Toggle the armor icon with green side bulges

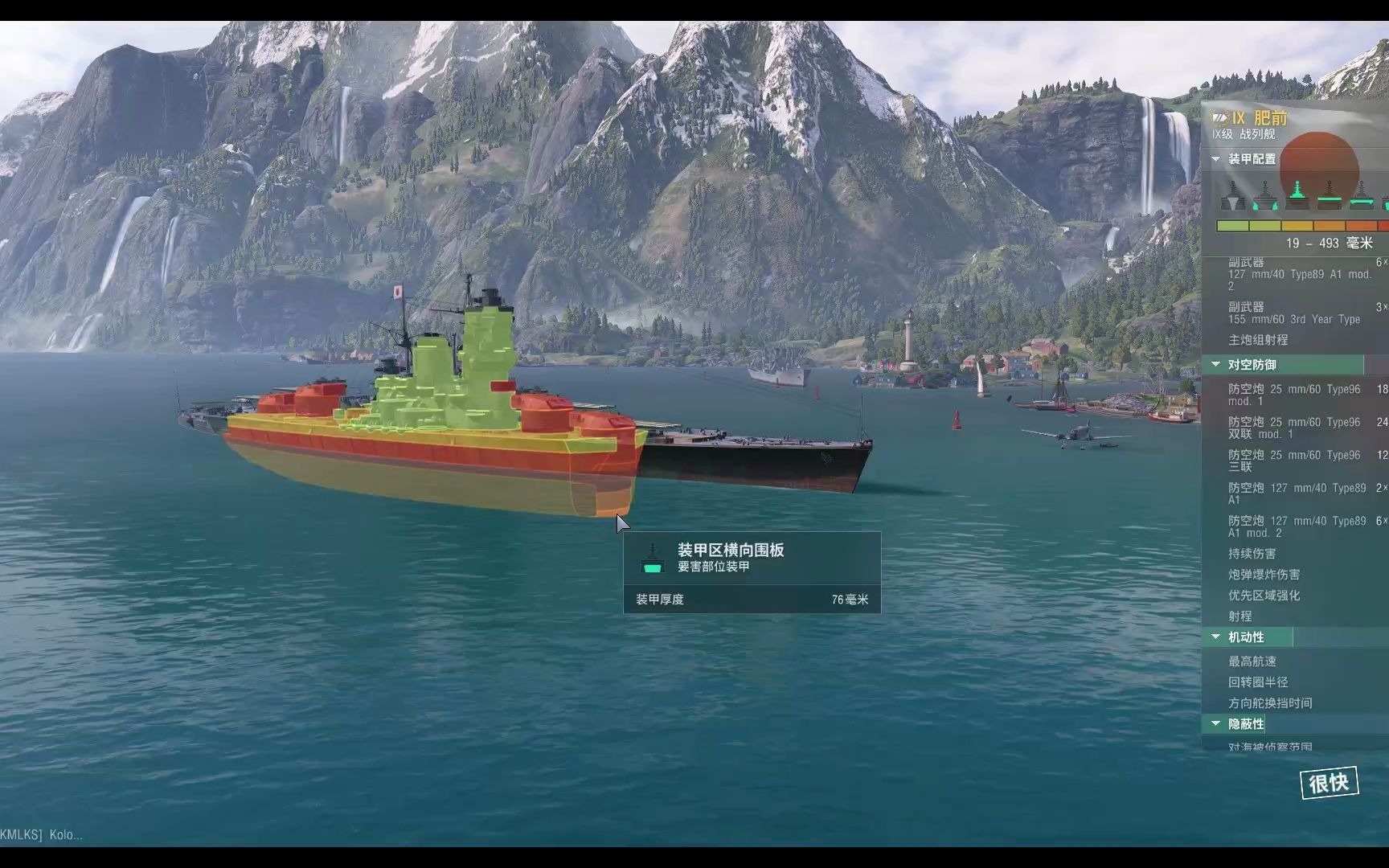point(1264,196)
